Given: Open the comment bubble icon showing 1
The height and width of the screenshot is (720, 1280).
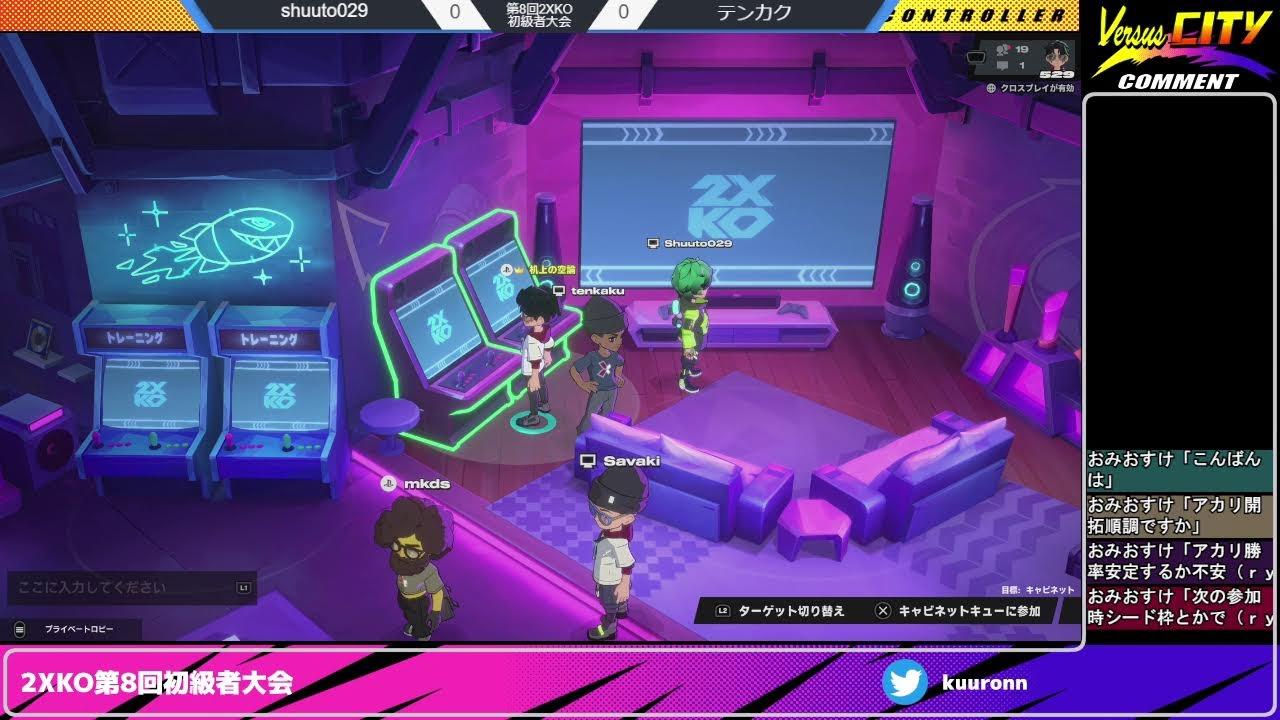Looking at the screenshot, I should (1001, 66).
